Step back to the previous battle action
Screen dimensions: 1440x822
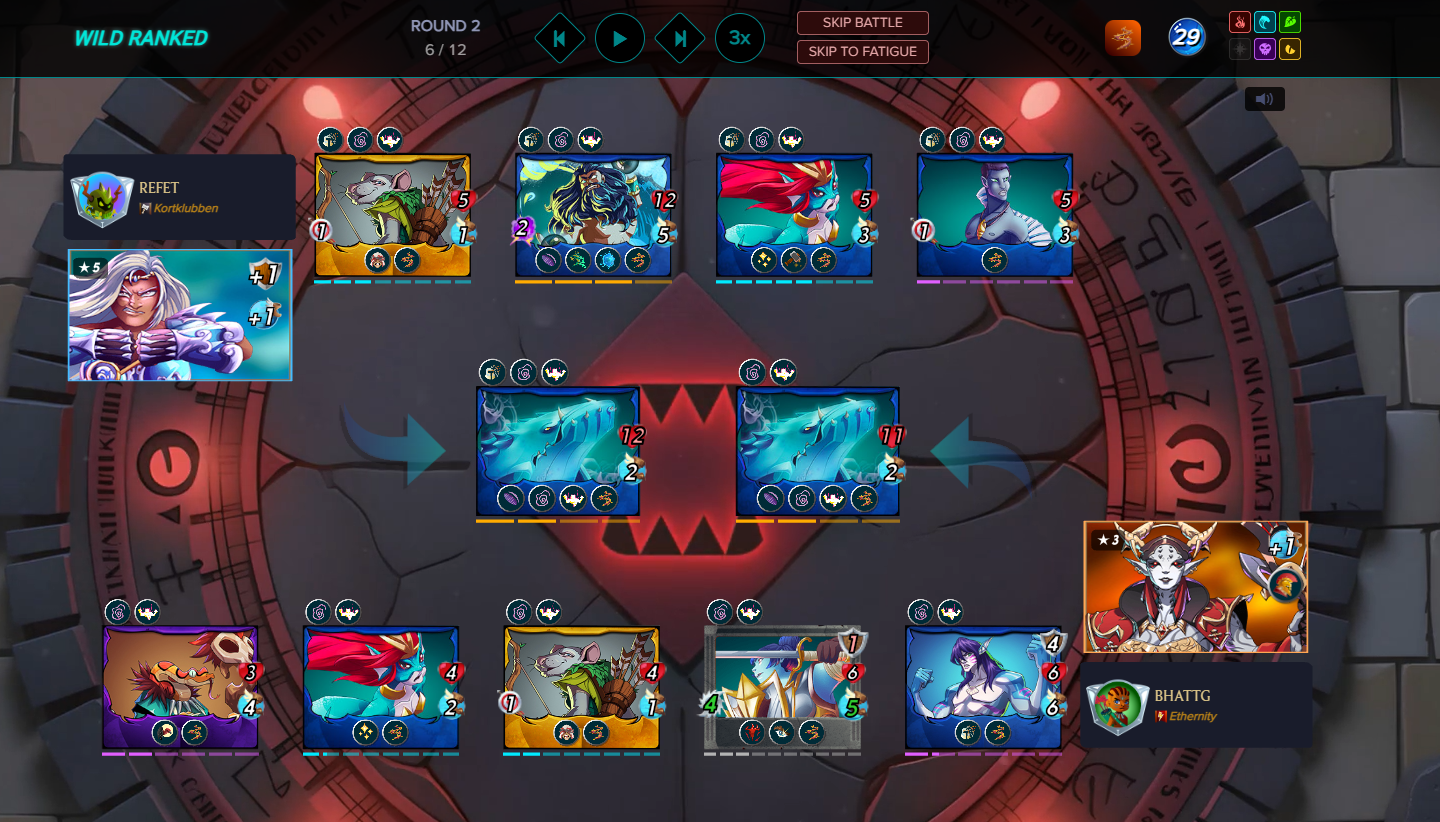(560, 39)
